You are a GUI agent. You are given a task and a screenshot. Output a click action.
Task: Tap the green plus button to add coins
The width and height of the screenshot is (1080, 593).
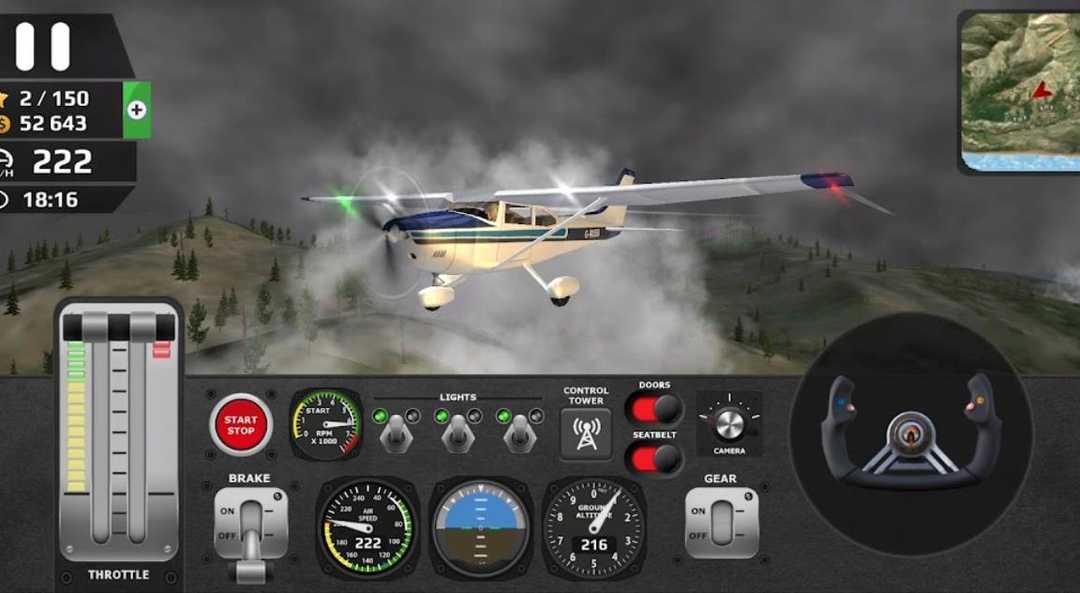137,110
